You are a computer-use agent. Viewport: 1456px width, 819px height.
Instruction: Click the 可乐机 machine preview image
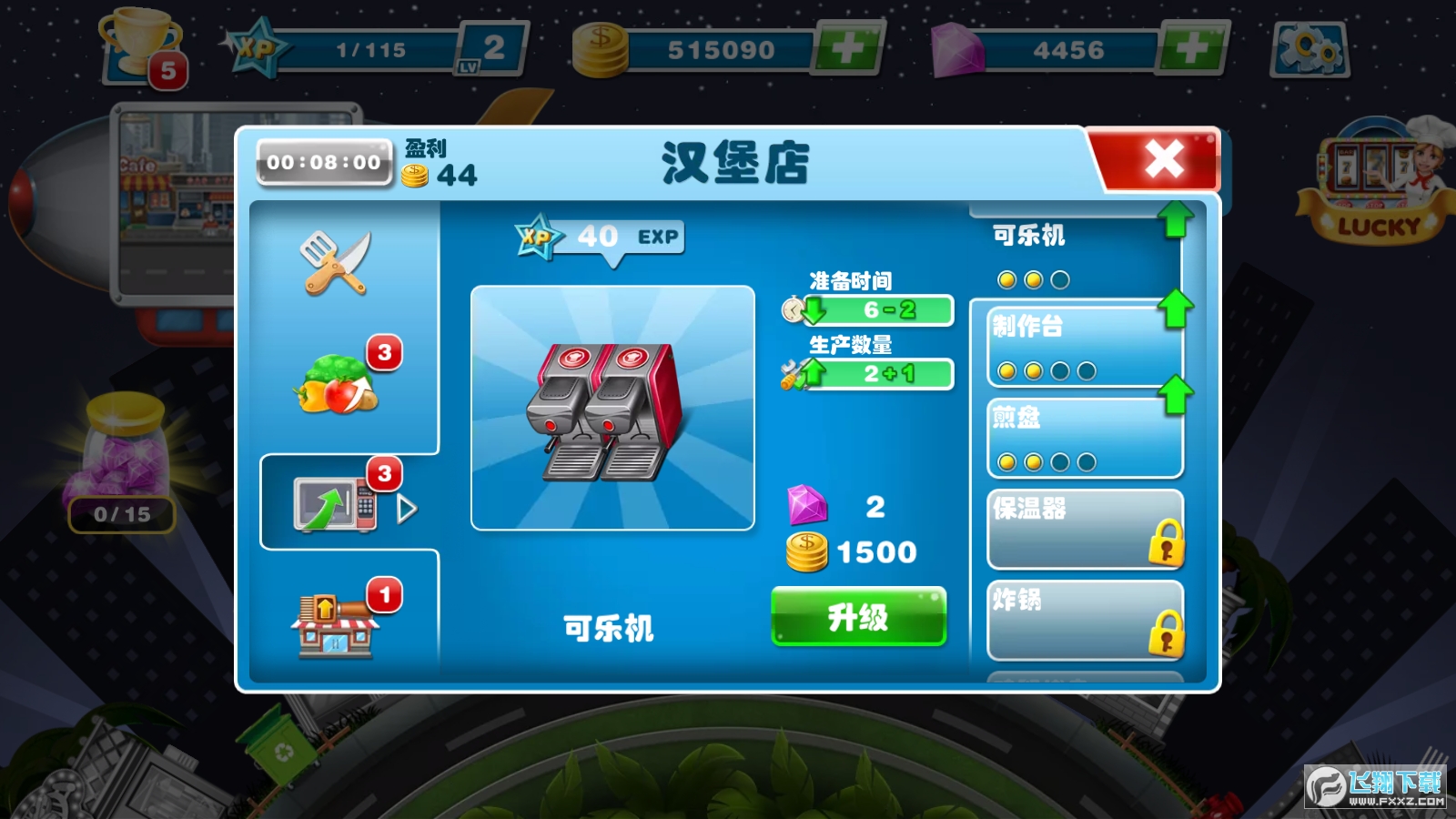click(612, 409)
